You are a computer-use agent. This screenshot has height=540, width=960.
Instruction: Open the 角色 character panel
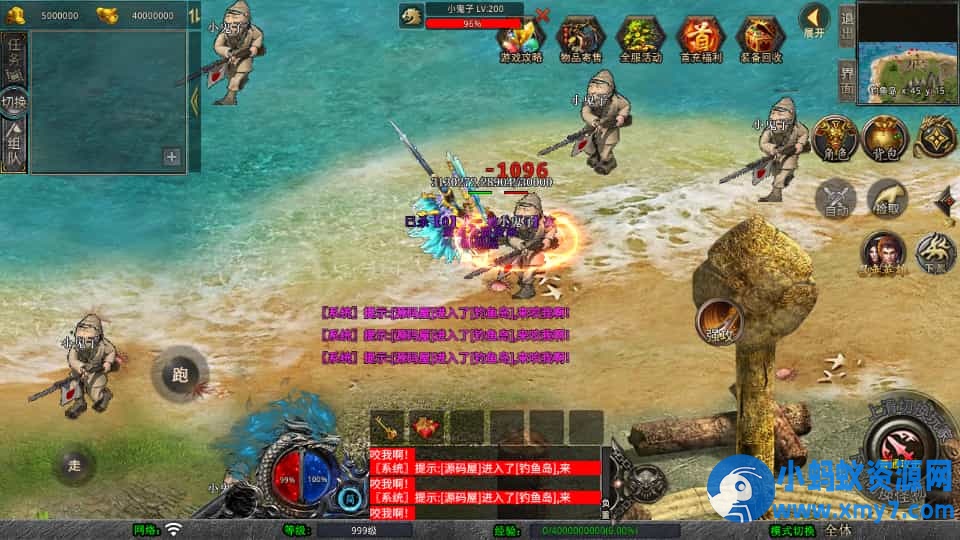pos(832,138)
